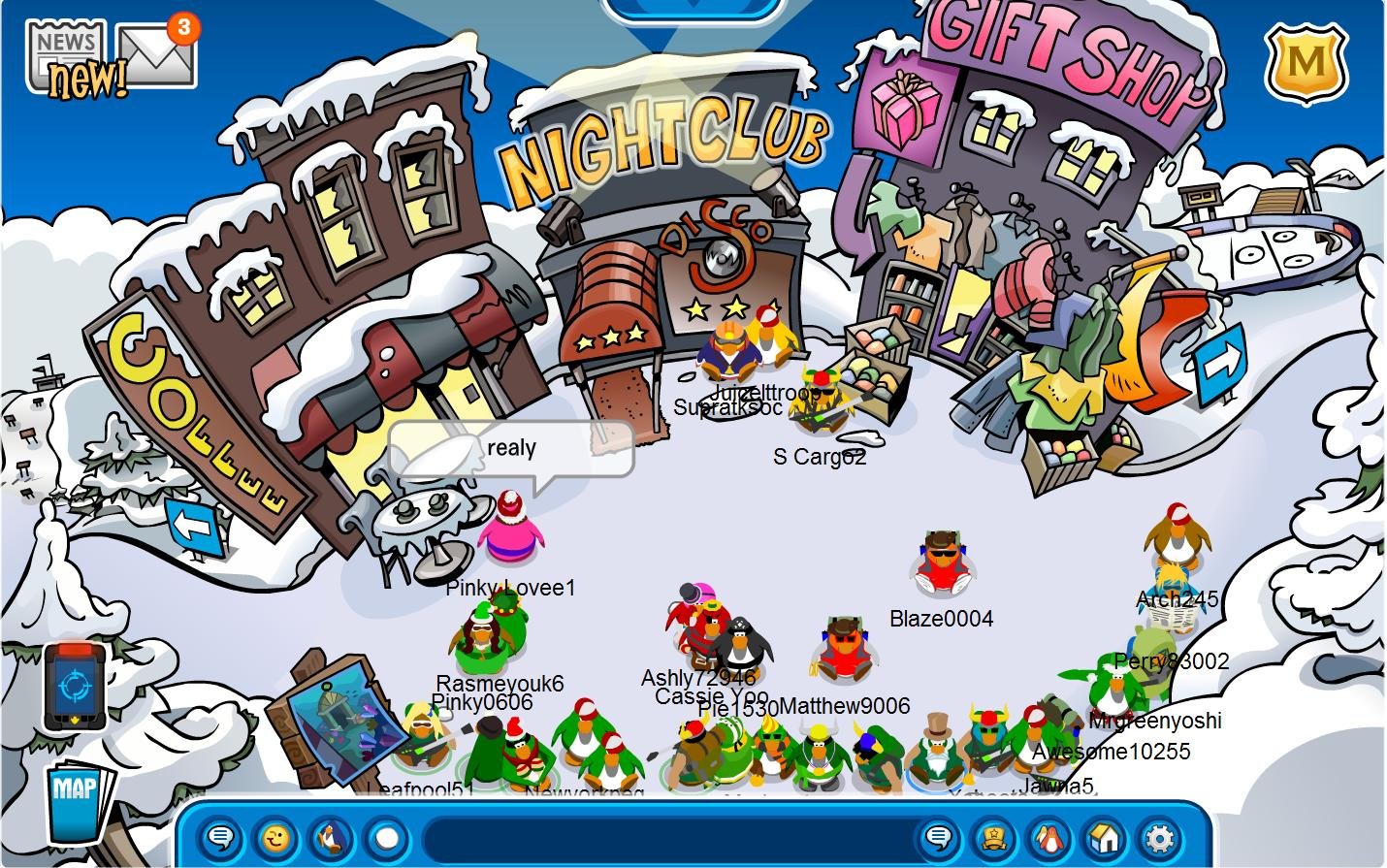Click the chat text input bar

pos(669,838)
